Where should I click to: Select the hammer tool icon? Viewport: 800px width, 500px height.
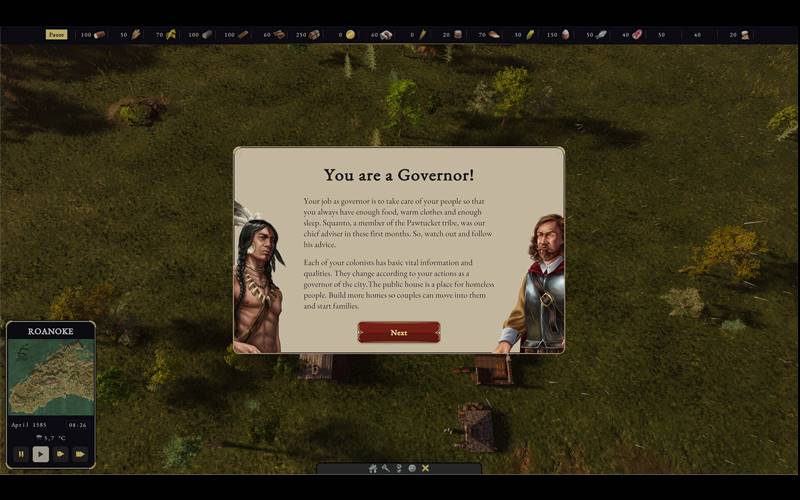click(x=386, y=468)
